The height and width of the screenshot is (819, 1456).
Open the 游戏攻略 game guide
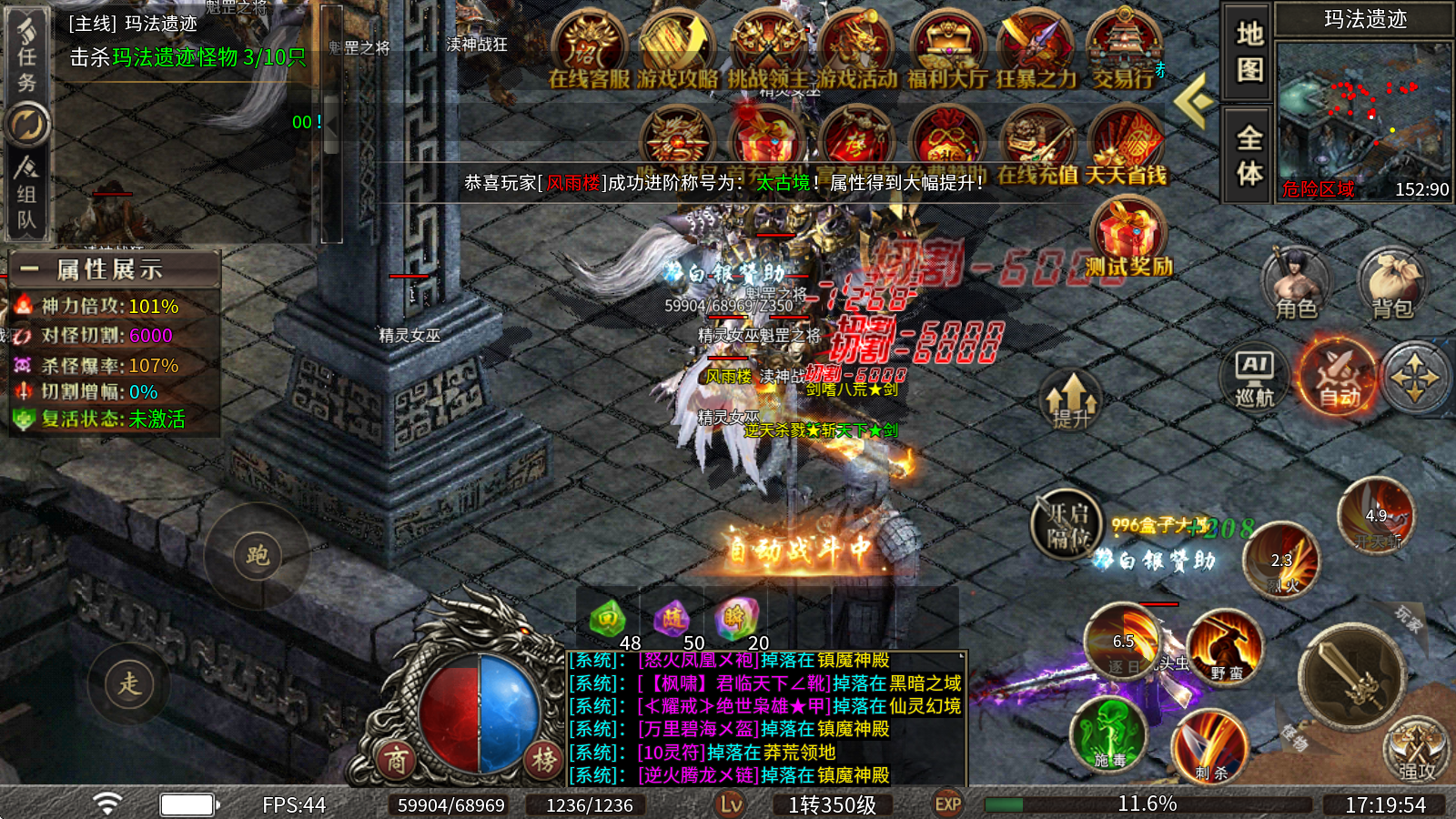(x=677, y=51)
